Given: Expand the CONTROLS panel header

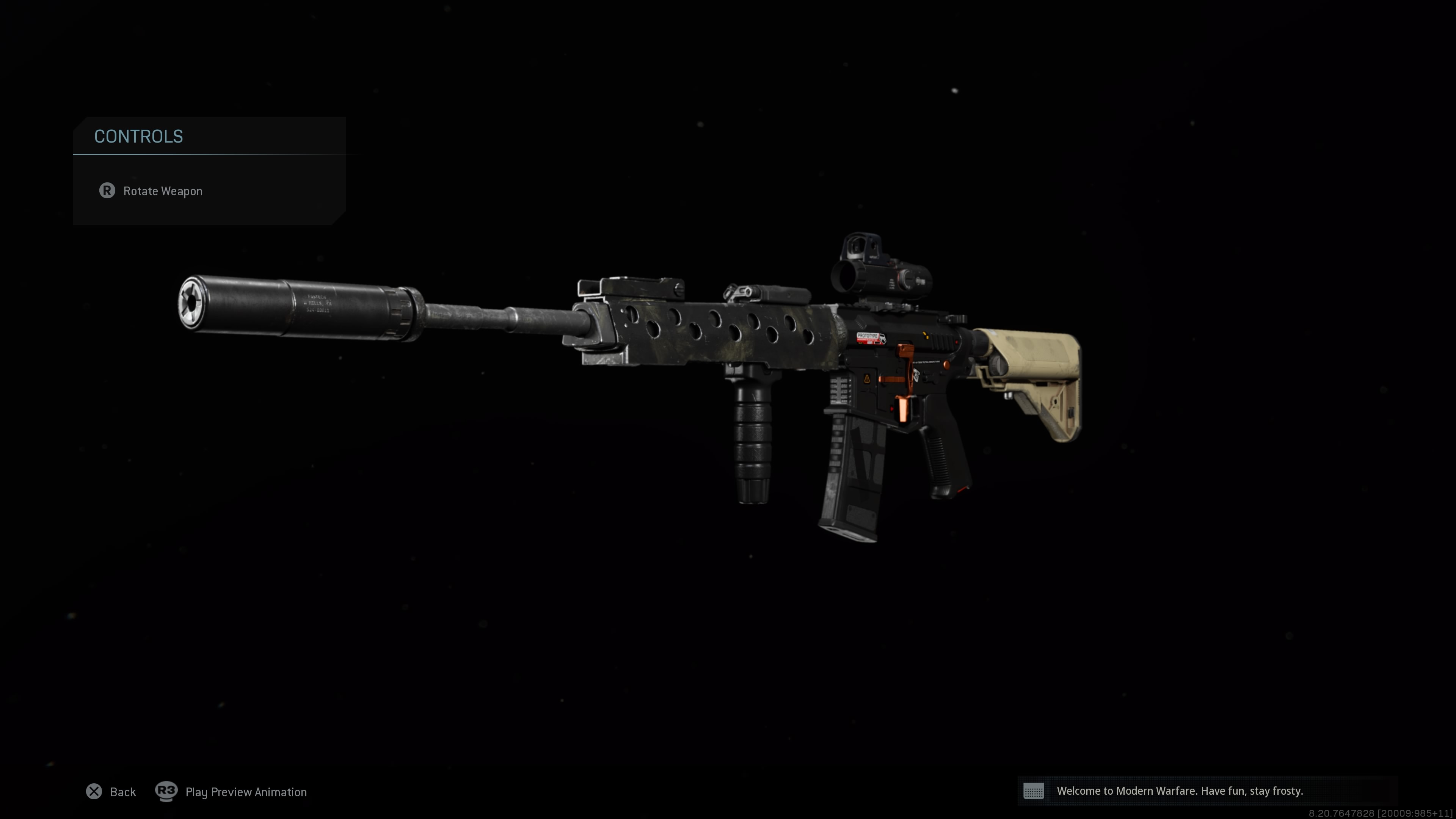Looking at the screenshot, I should (x=138, y=136).
